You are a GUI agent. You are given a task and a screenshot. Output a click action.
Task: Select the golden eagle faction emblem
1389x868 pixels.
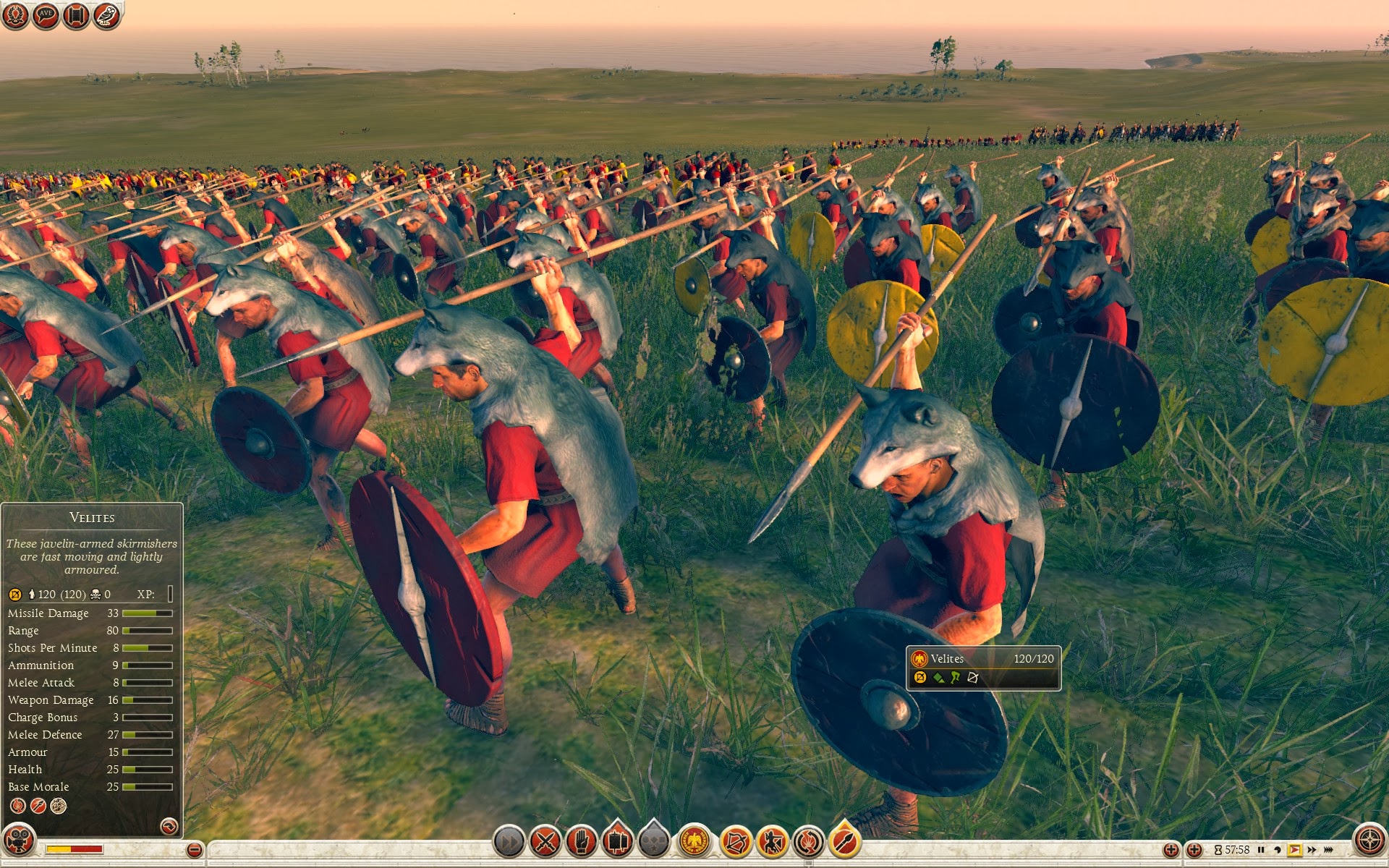click(x=694, y=841)
